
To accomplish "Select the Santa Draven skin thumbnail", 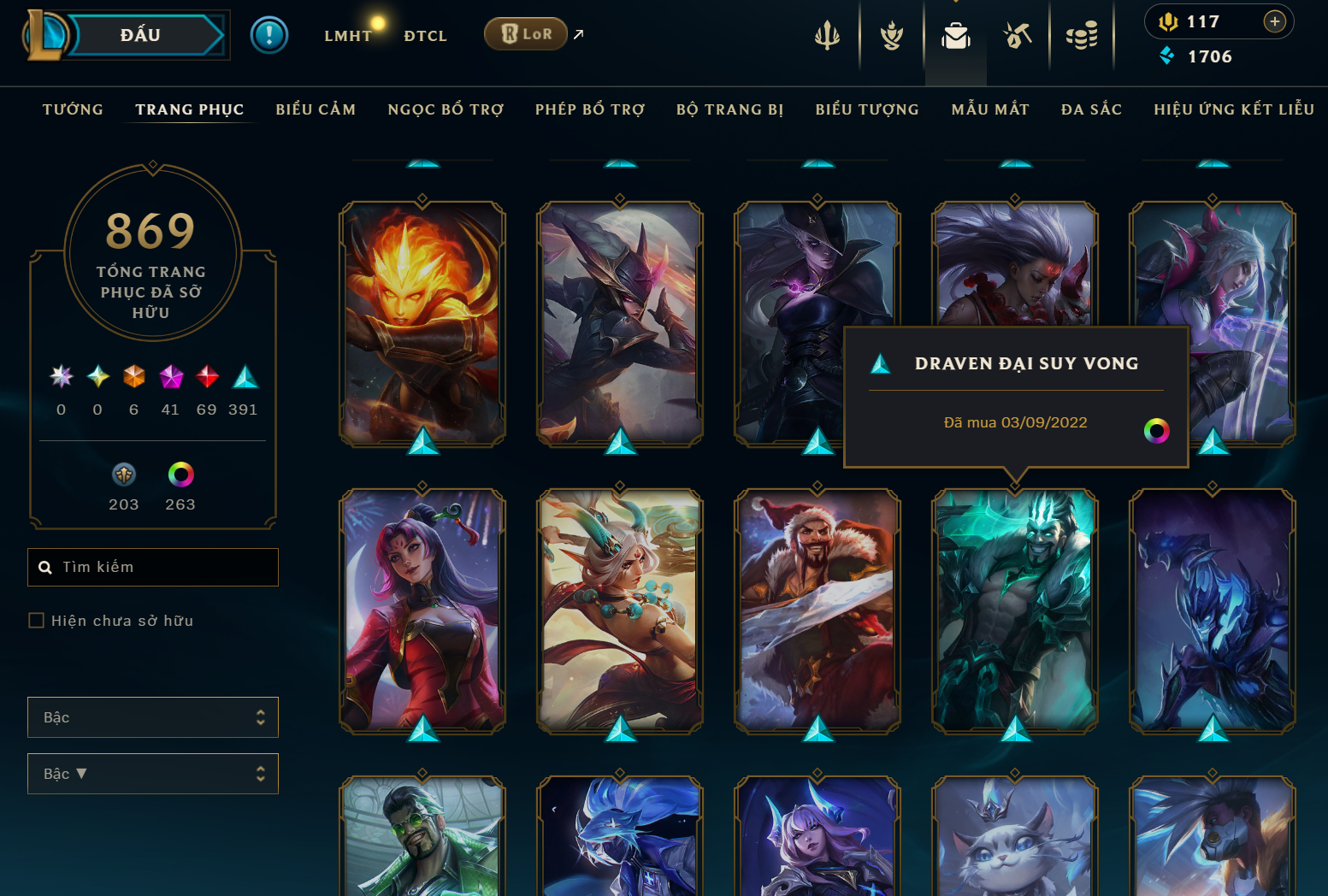I will coord(817,610).
